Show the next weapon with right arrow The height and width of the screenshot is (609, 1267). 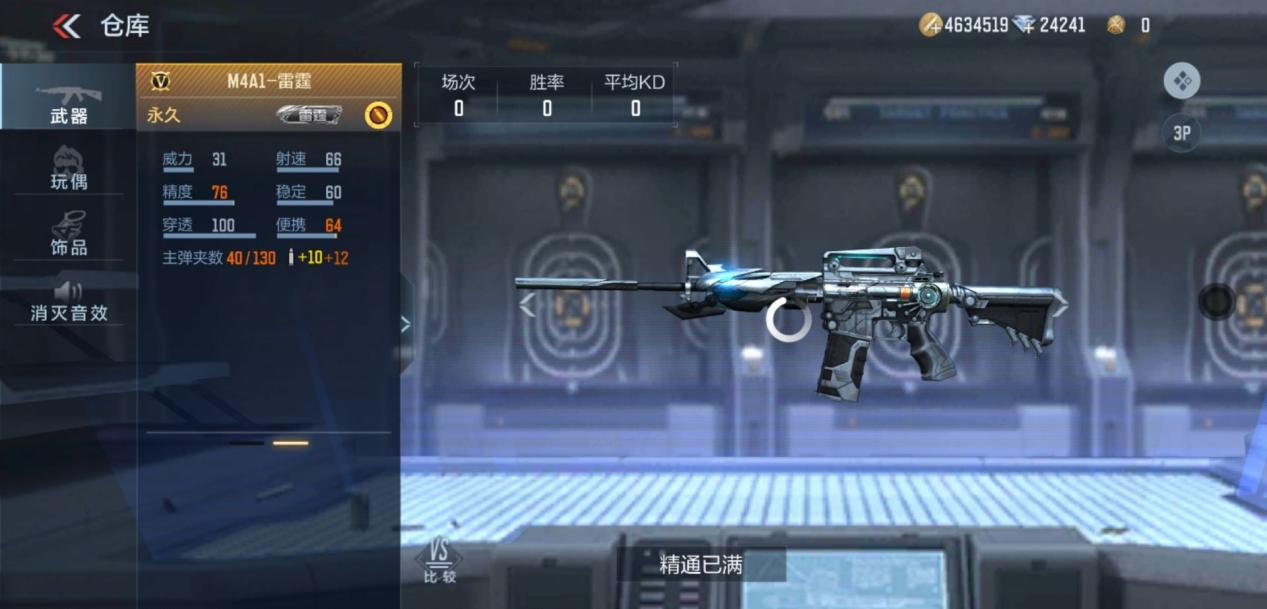1058,306
